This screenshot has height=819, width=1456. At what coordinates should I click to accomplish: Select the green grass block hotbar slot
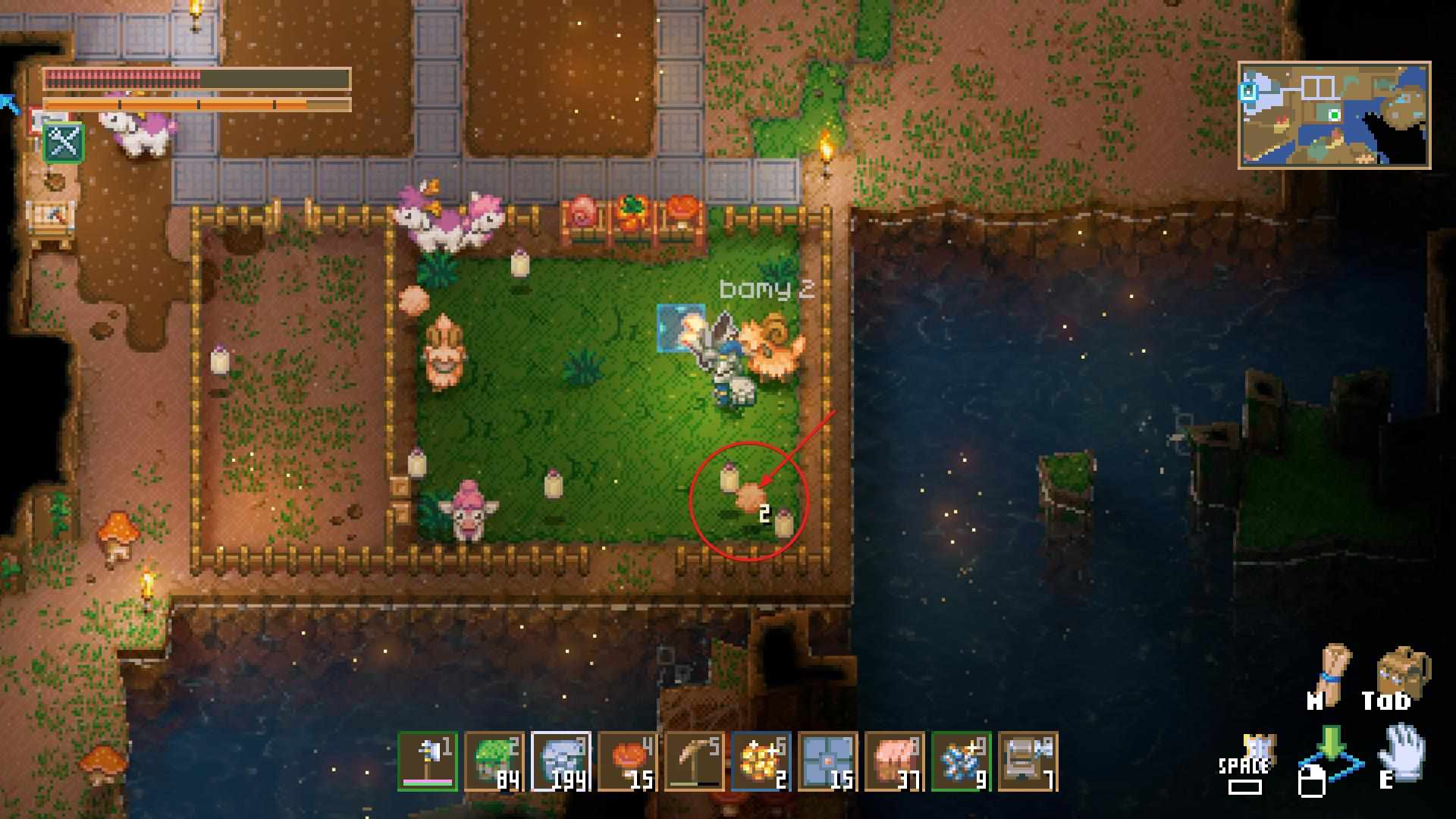pyautogui.click(x=494, y=761)
